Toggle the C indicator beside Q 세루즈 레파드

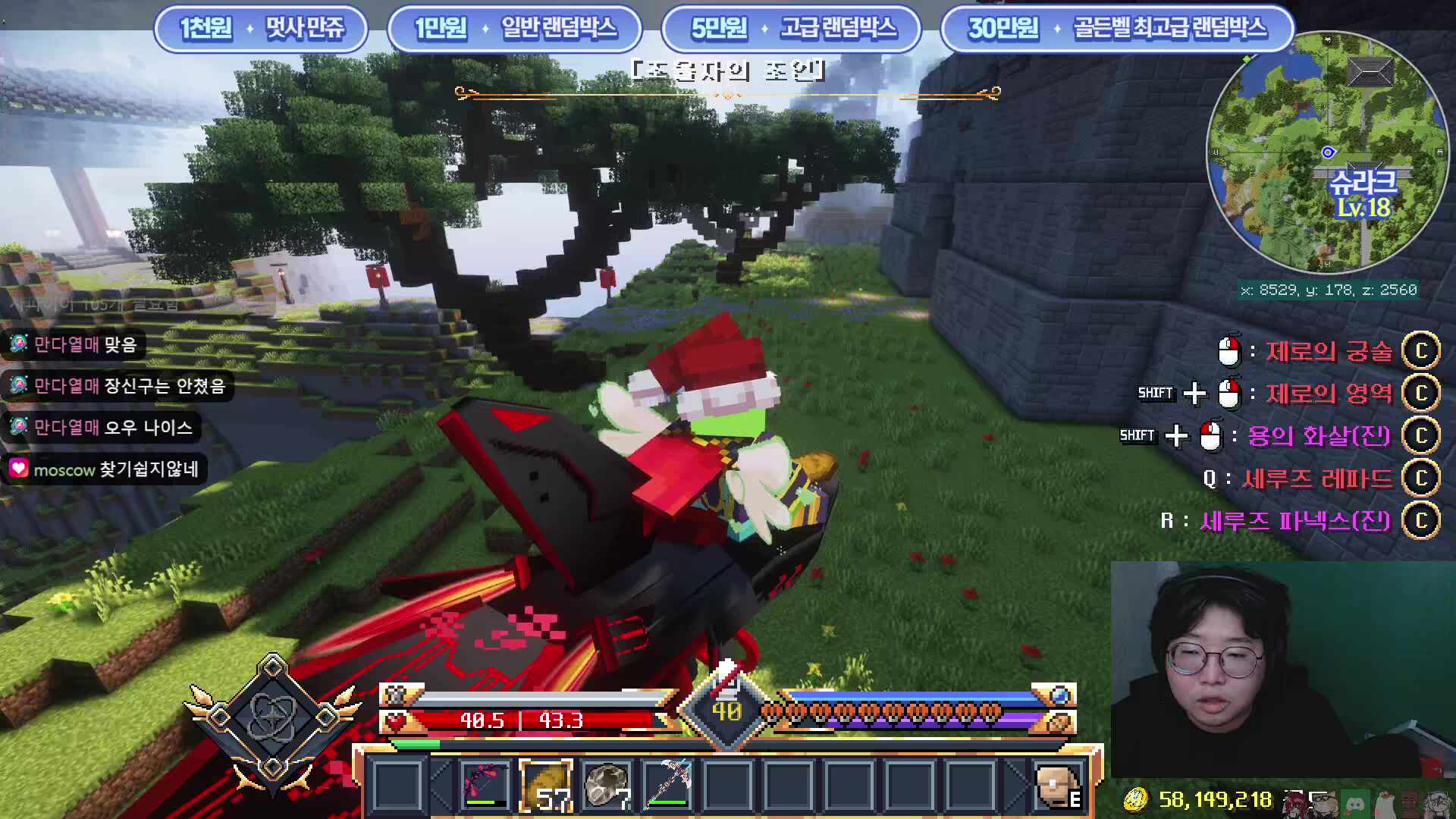[1422, 478]
